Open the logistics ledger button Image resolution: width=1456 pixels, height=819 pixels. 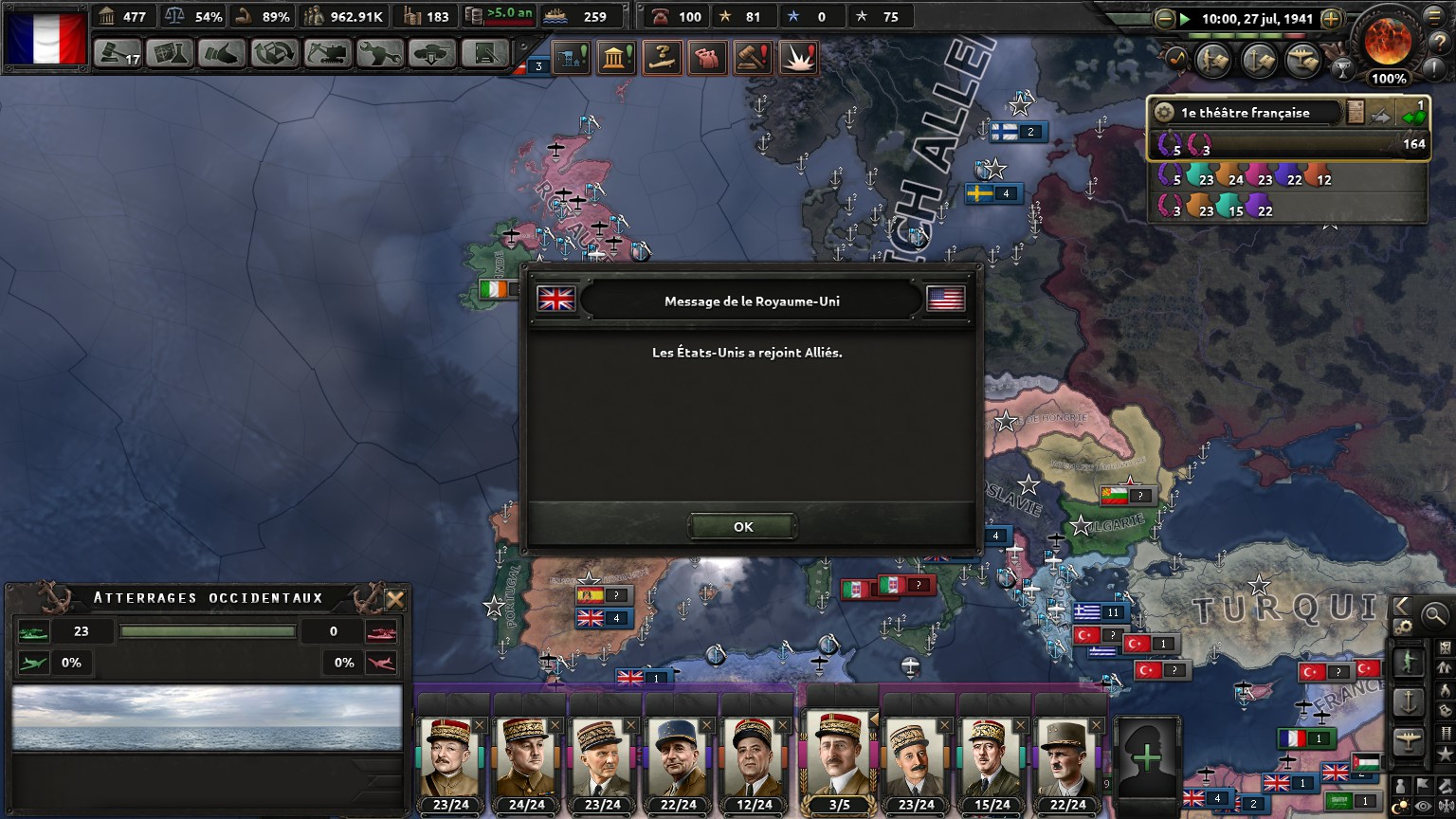[484, 53]
